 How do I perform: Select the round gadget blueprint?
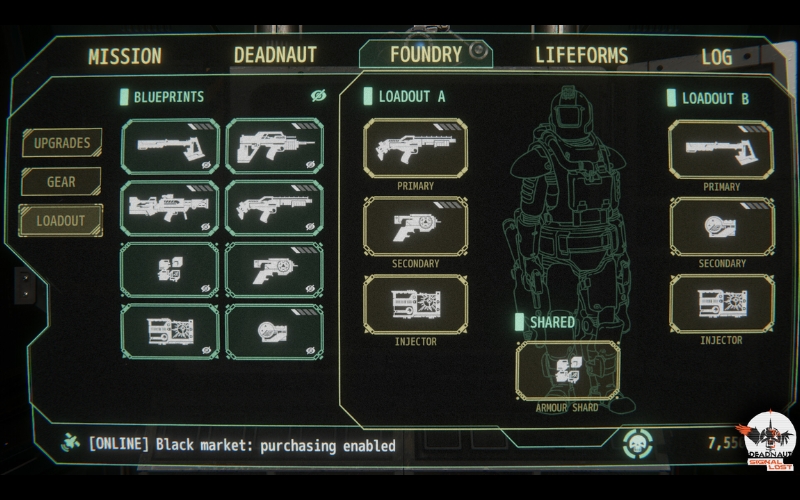pyautogui.click(x=274, y=331)
